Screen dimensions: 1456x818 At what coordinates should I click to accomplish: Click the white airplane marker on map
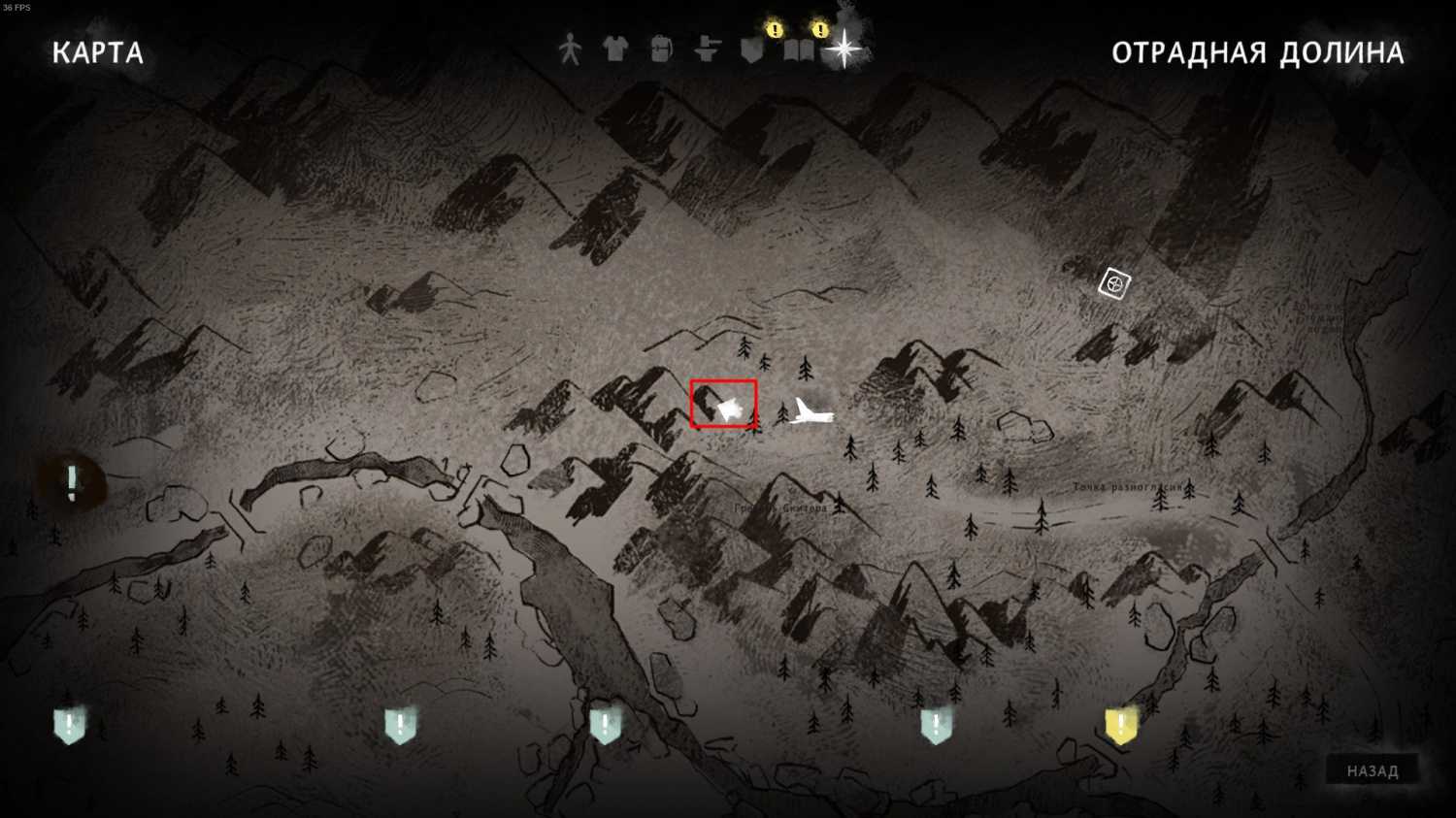coord(811,412)
